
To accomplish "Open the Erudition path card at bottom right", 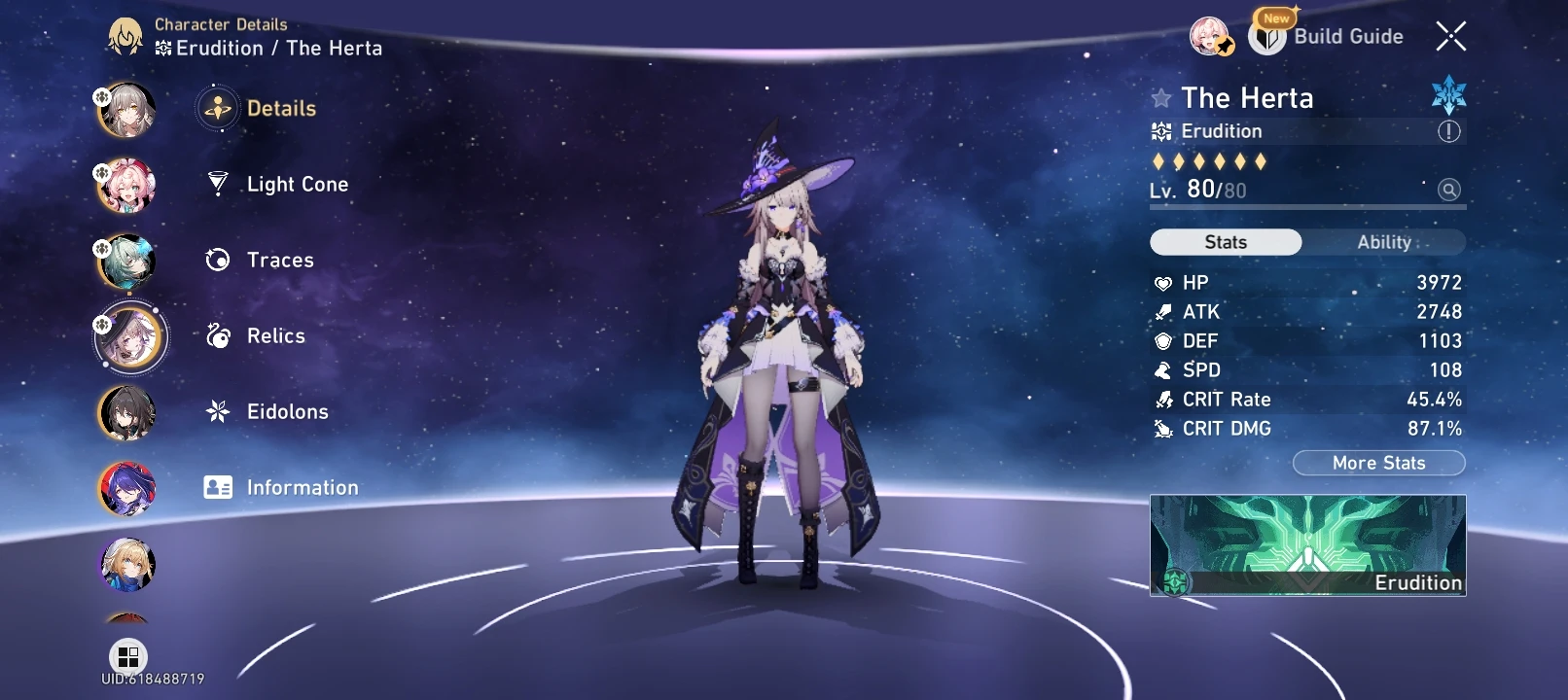I will tap(1307, 546).
